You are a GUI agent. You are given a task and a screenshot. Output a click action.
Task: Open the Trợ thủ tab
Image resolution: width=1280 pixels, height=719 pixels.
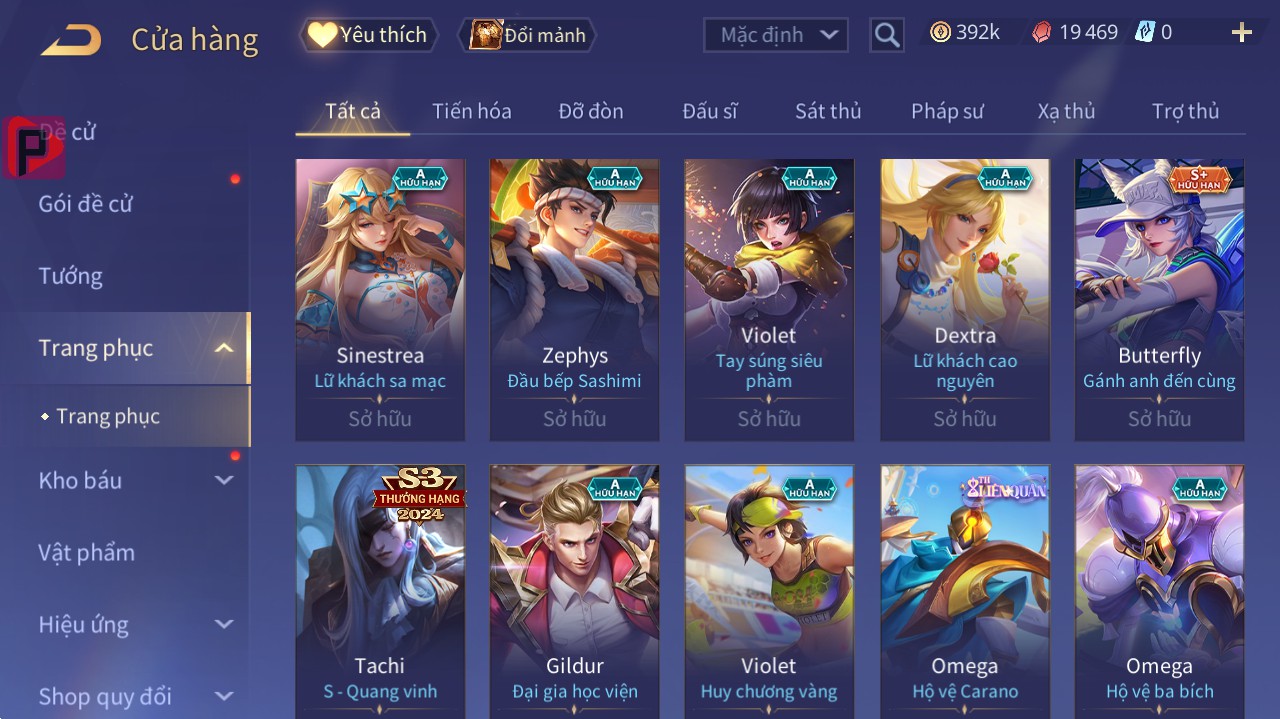(x=1185, y=111)
